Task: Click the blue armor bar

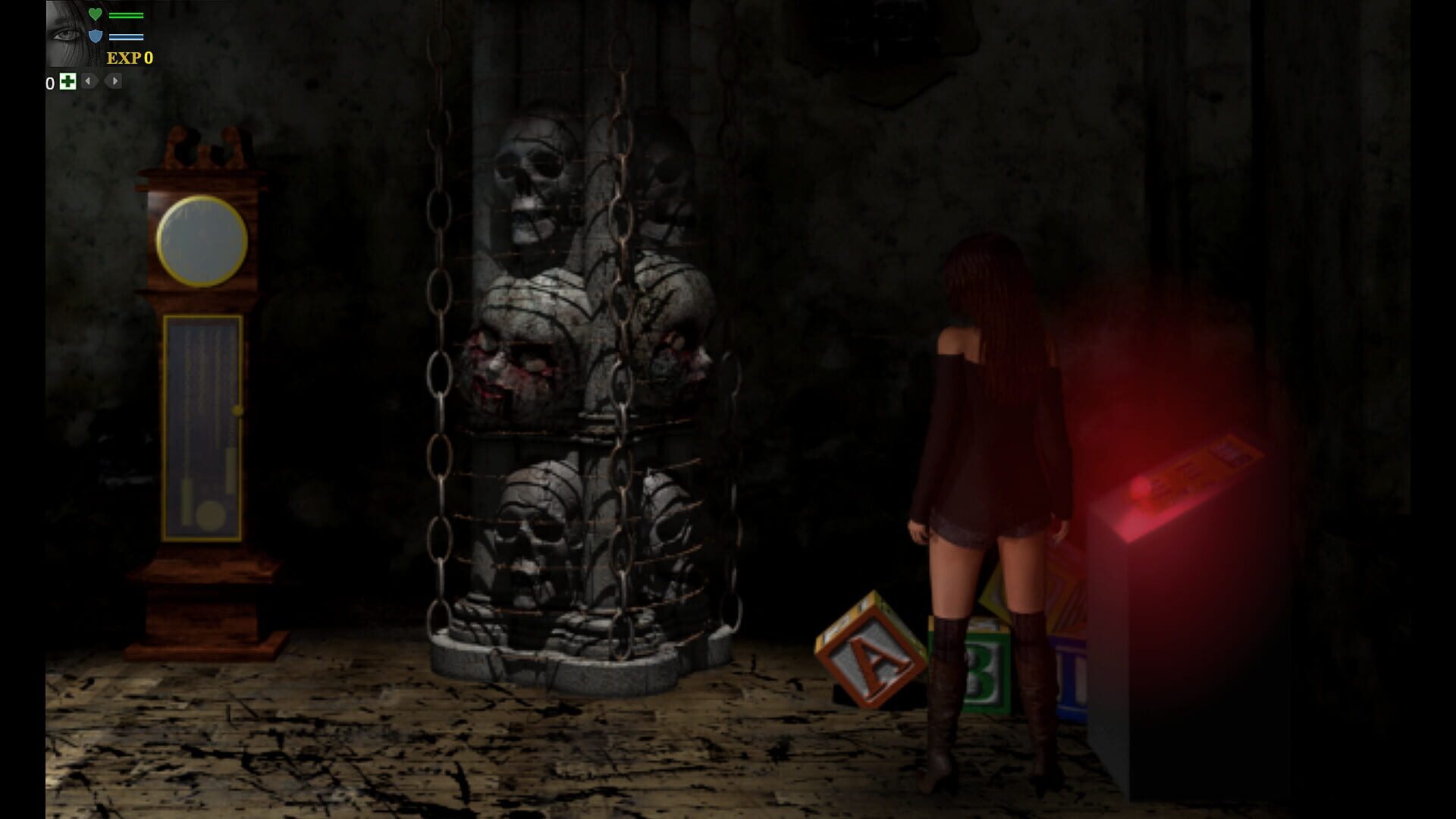Action: click(x=126, y=36)
